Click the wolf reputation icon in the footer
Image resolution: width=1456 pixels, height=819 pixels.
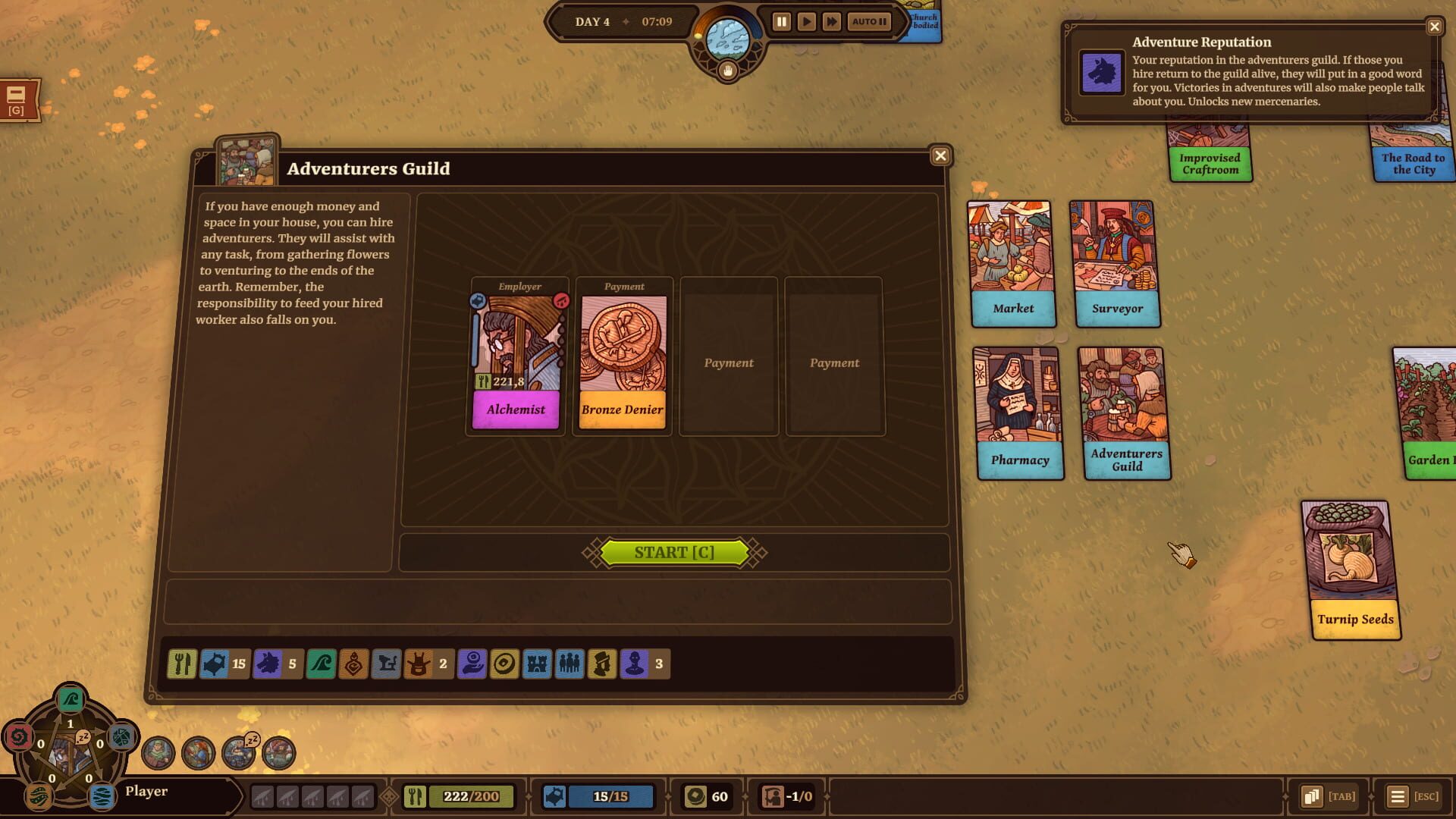pyautogui.click(x=267, y=665)
